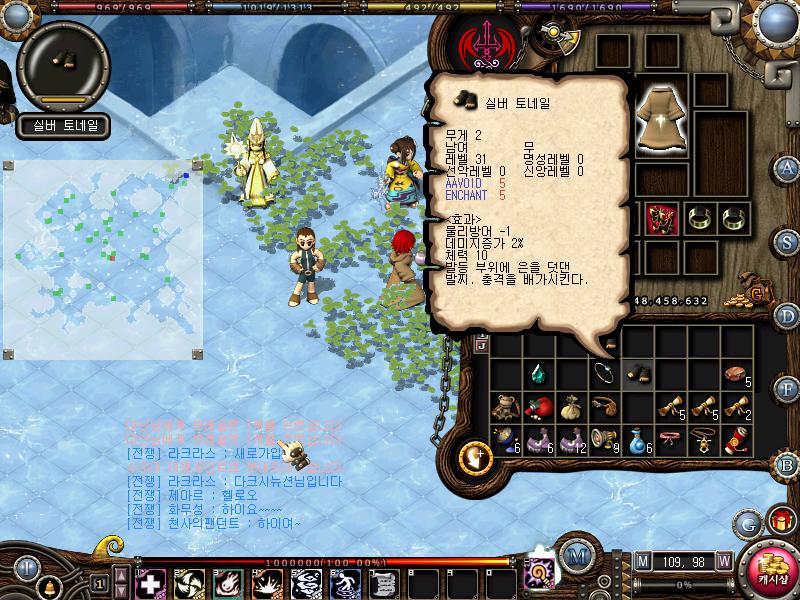The height and width of the screenshot is (600, 800).
Task: Click the round A side button
Action: click(787, 167)
